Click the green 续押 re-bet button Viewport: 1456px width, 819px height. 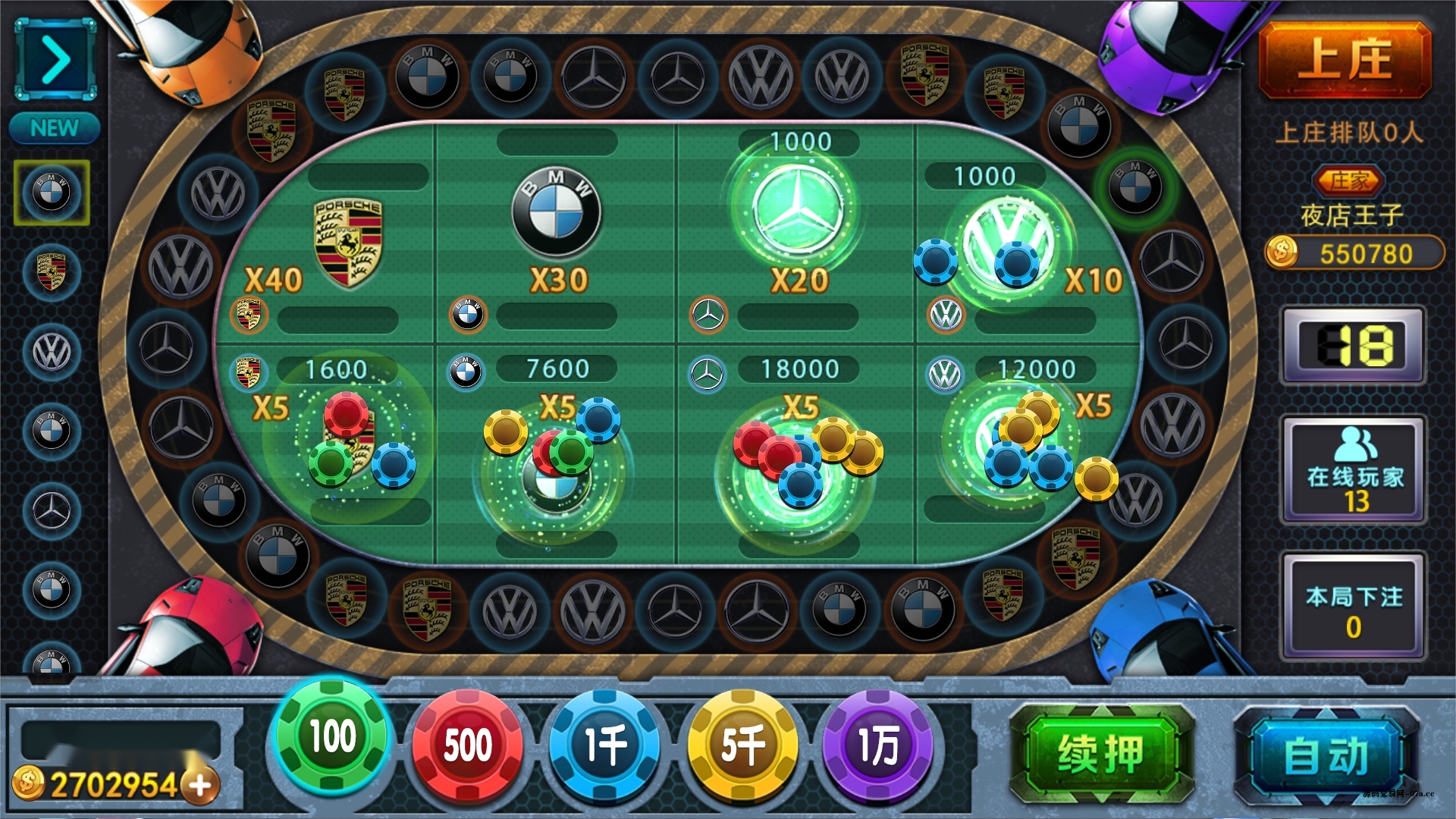[1101, 755]
